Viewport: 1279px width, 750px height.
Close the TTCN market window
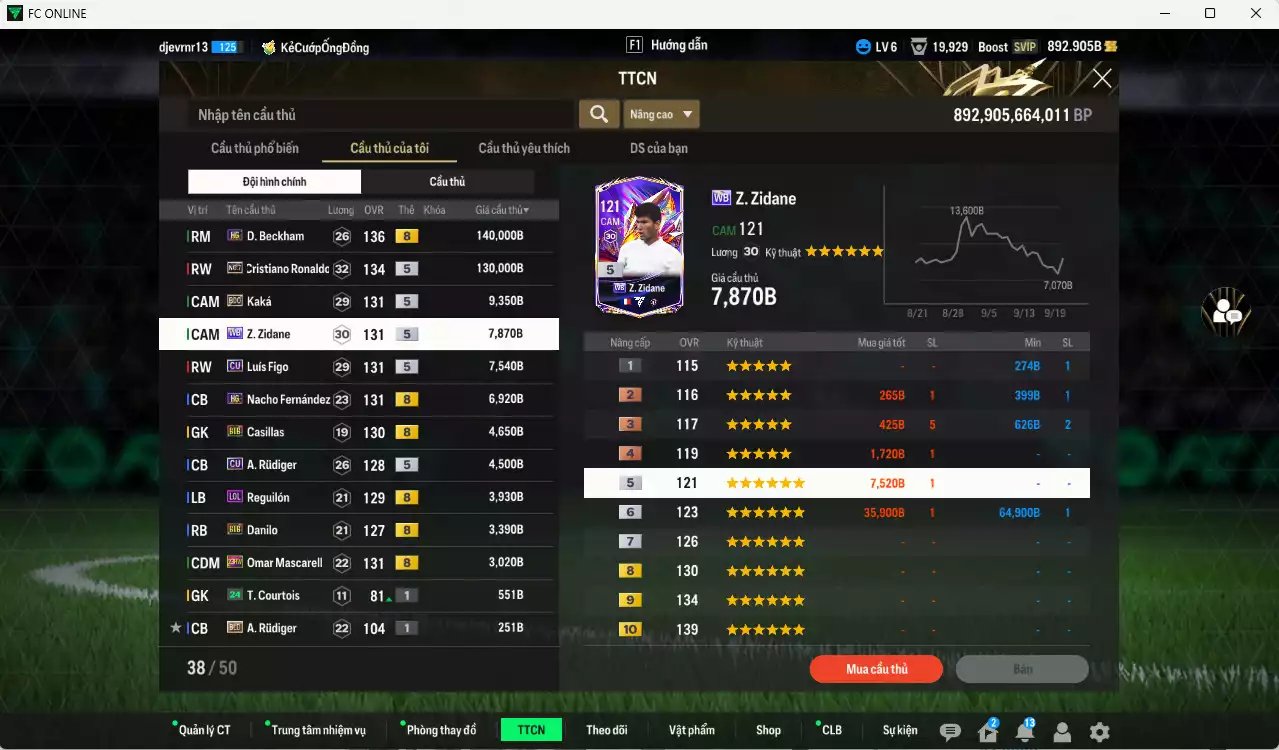(1102, 78)
